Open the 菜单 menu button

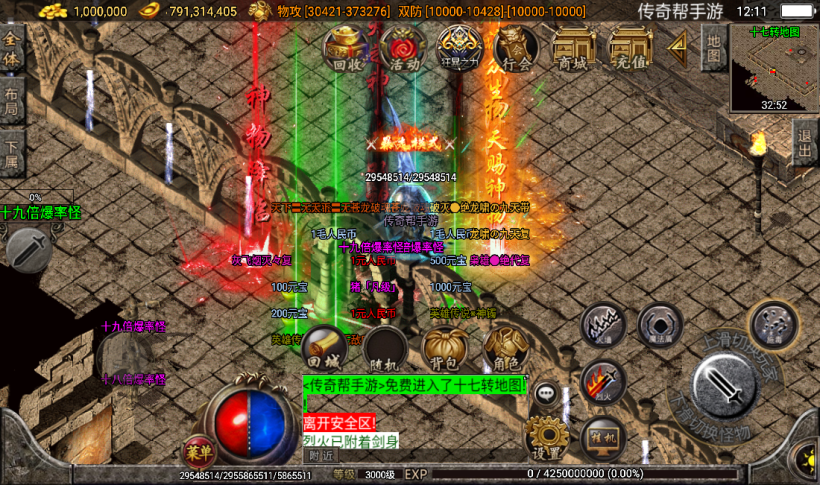point(198,450)
